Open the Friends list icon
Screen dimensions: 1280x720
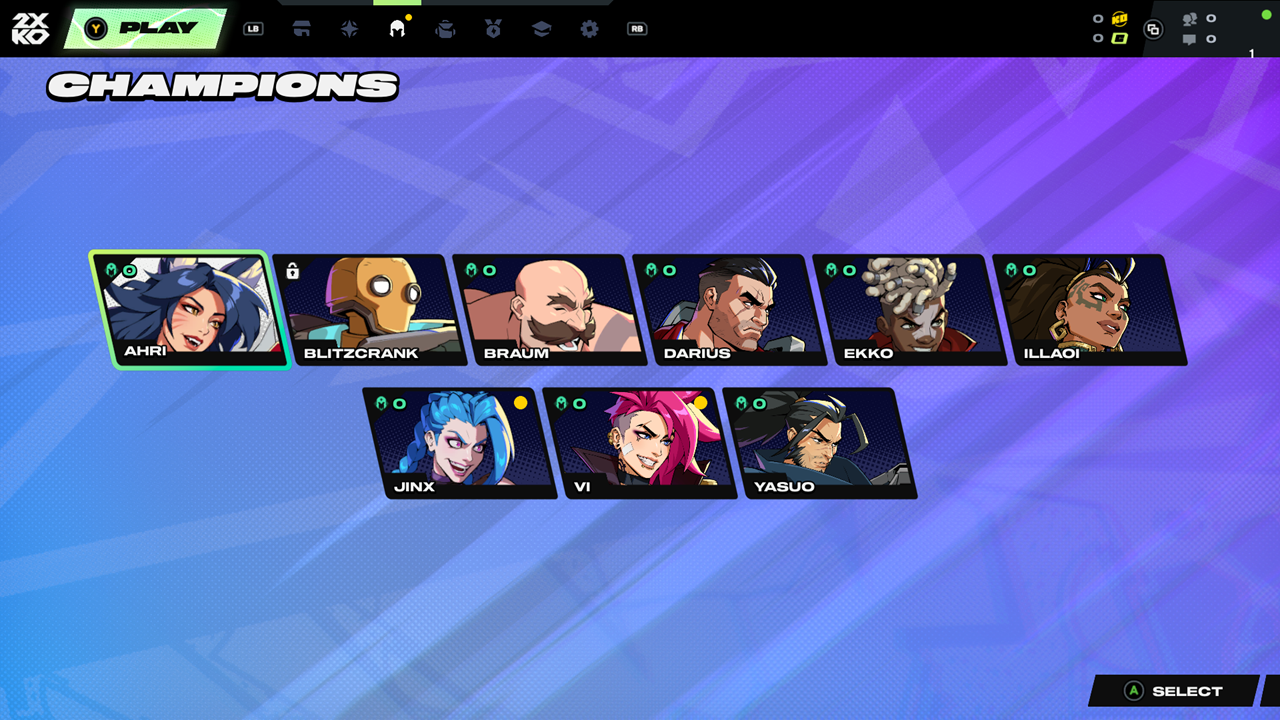click(x=1190, y=18)
